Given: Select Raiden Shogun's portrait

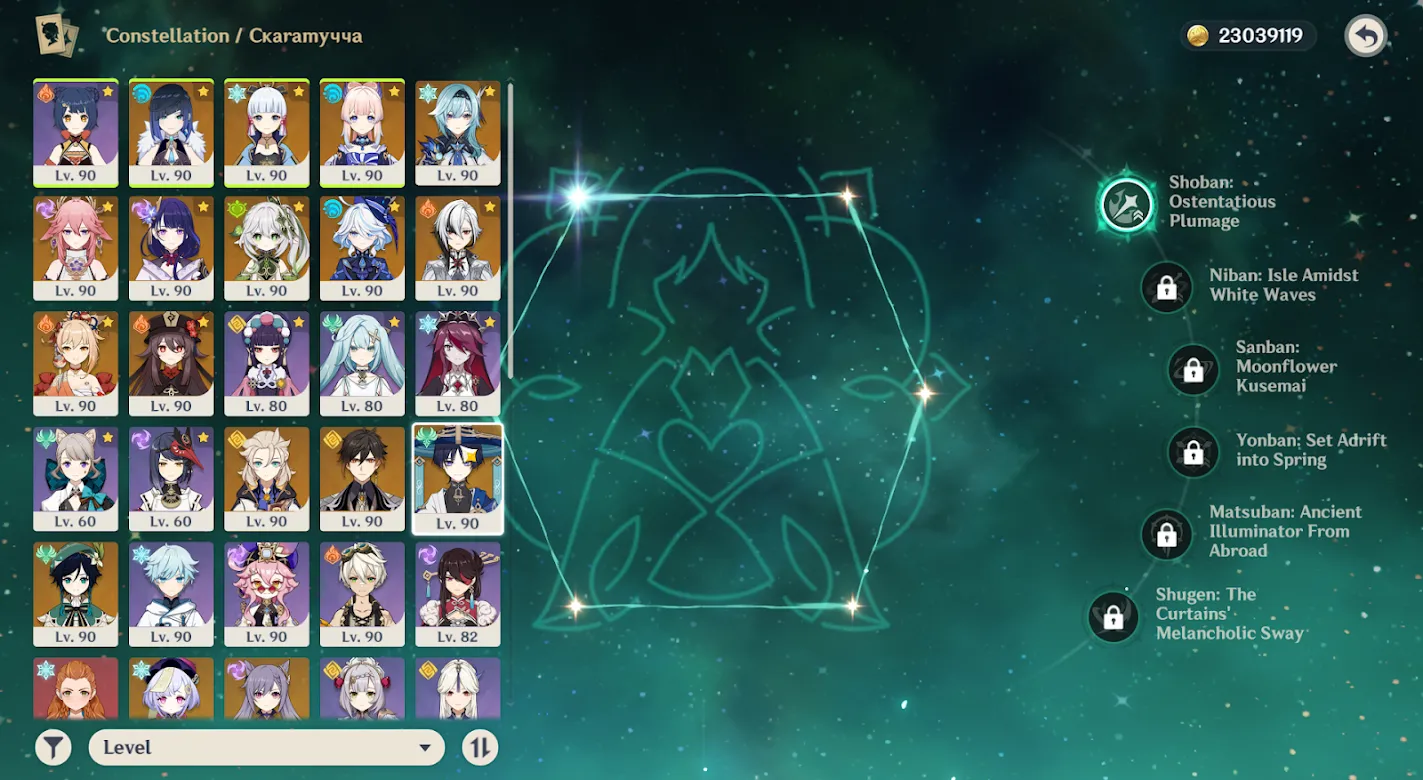Looking at the screenshot, I should click(x=171, y=247).
